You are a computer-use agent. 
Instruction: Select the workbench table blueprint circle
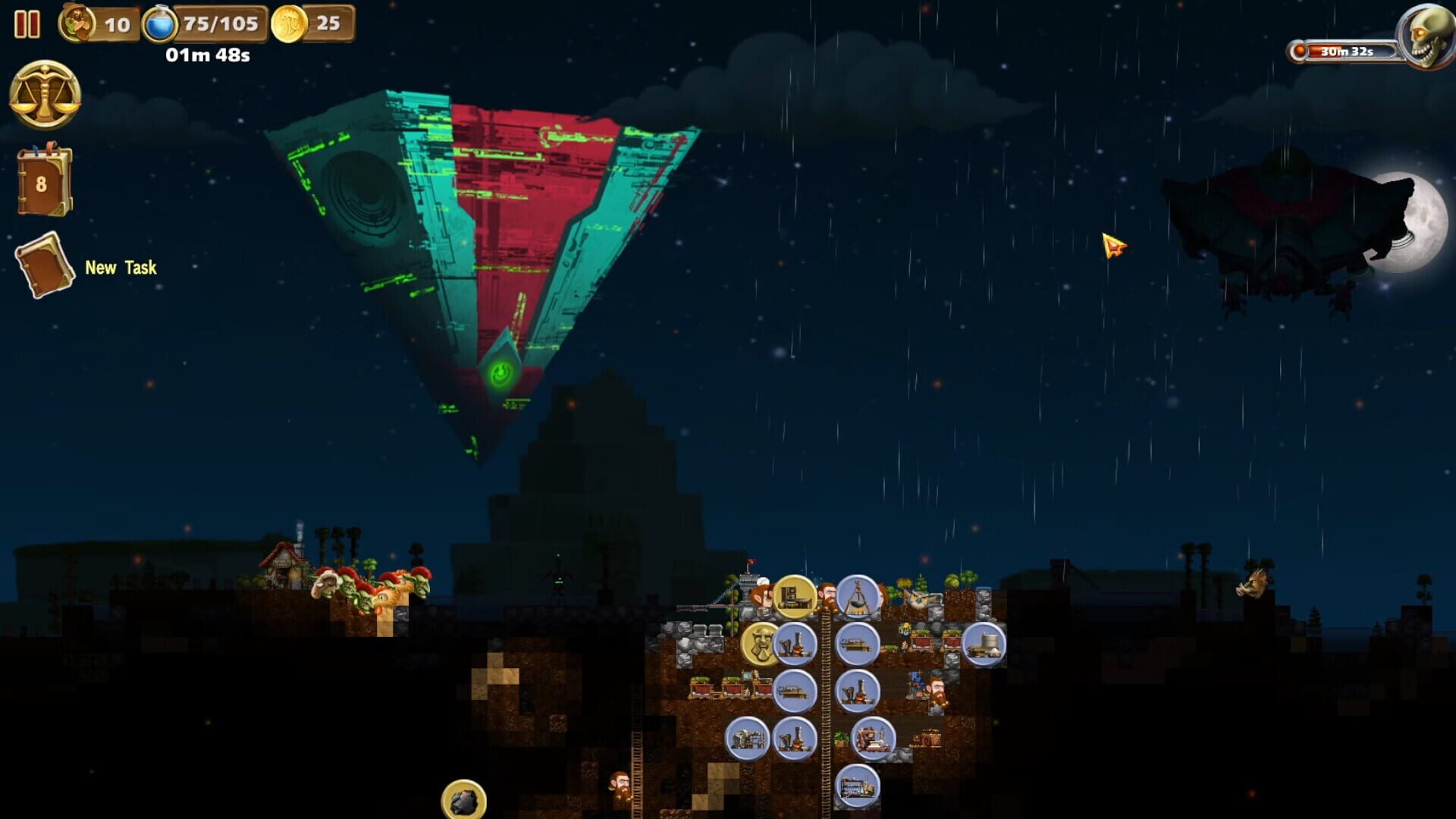pyautogui.click(x=795, y=692)
